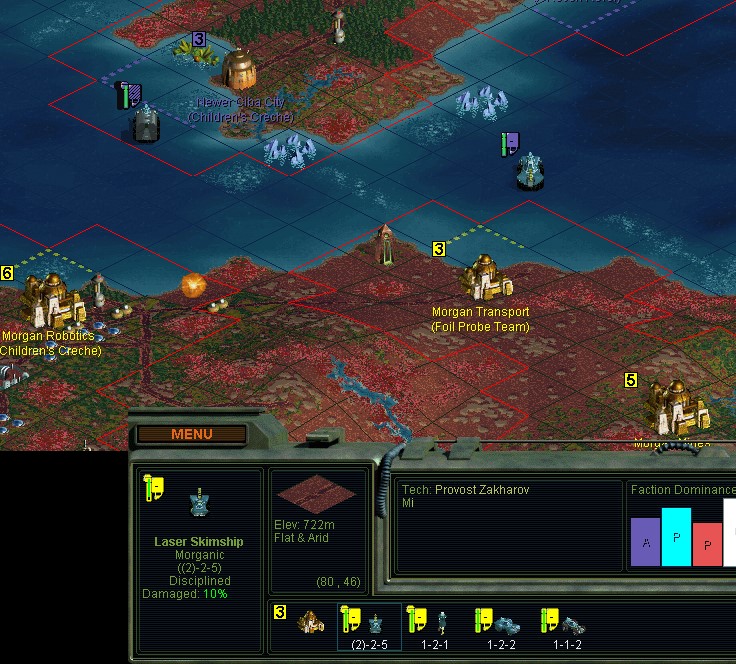Click the base icon in the unit stack
The image size is (736, 664).
(x=312, y=622)
